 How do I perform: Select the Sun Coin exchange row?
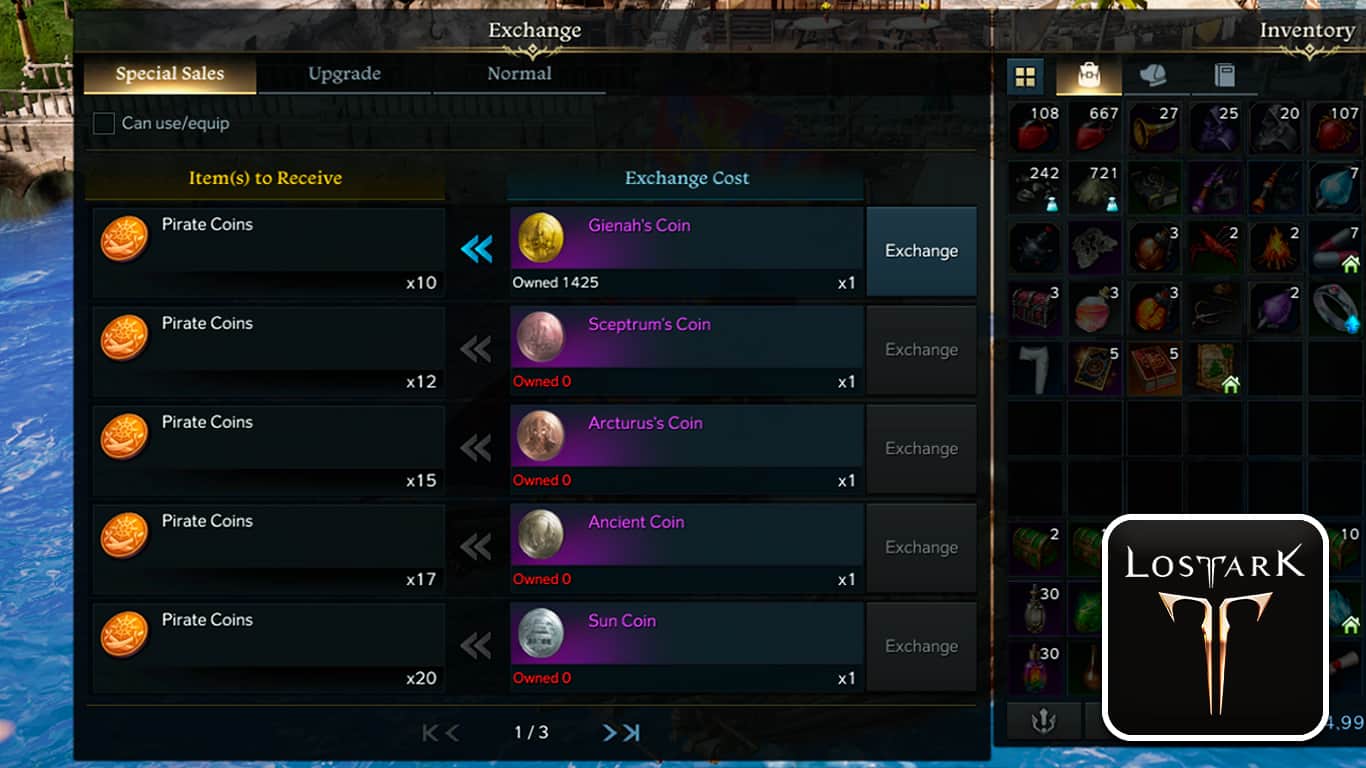point(686,646)
